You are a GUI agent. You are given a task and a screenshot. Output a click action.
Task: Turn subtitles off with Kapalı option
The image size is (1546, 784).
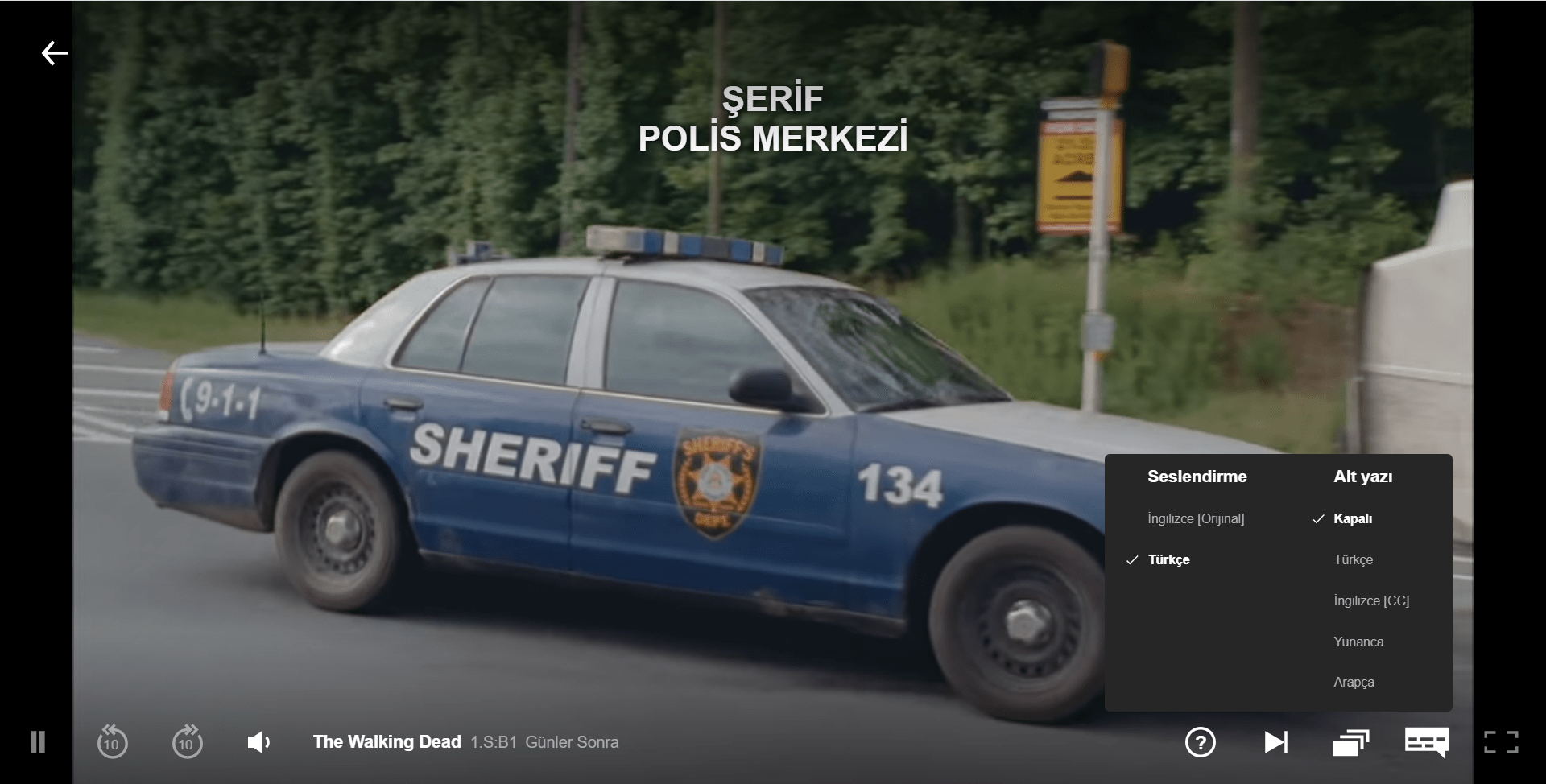click(x=1352, y=518)
